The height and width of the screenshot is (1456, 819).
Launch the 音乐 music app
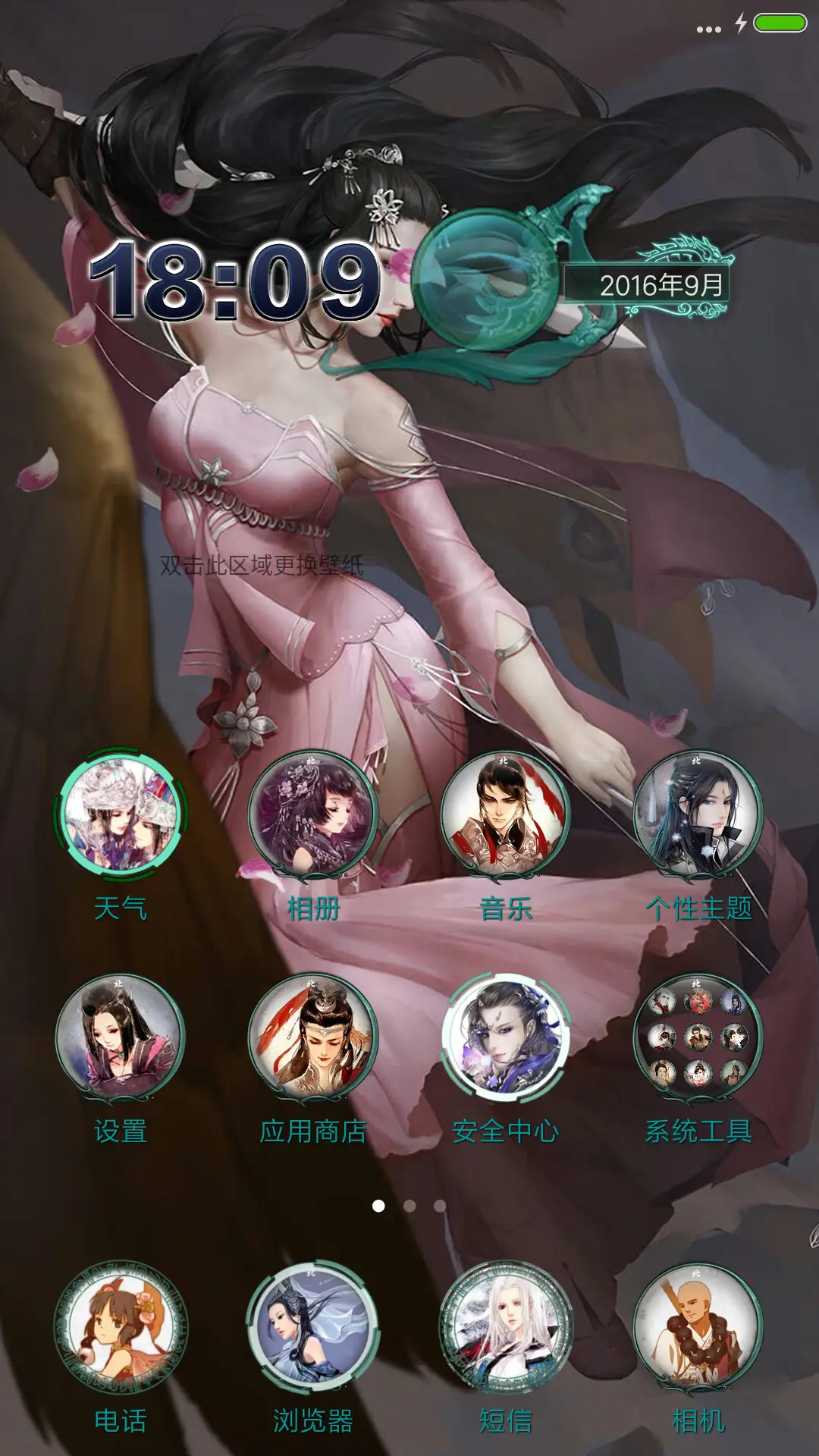pos(505,816)
